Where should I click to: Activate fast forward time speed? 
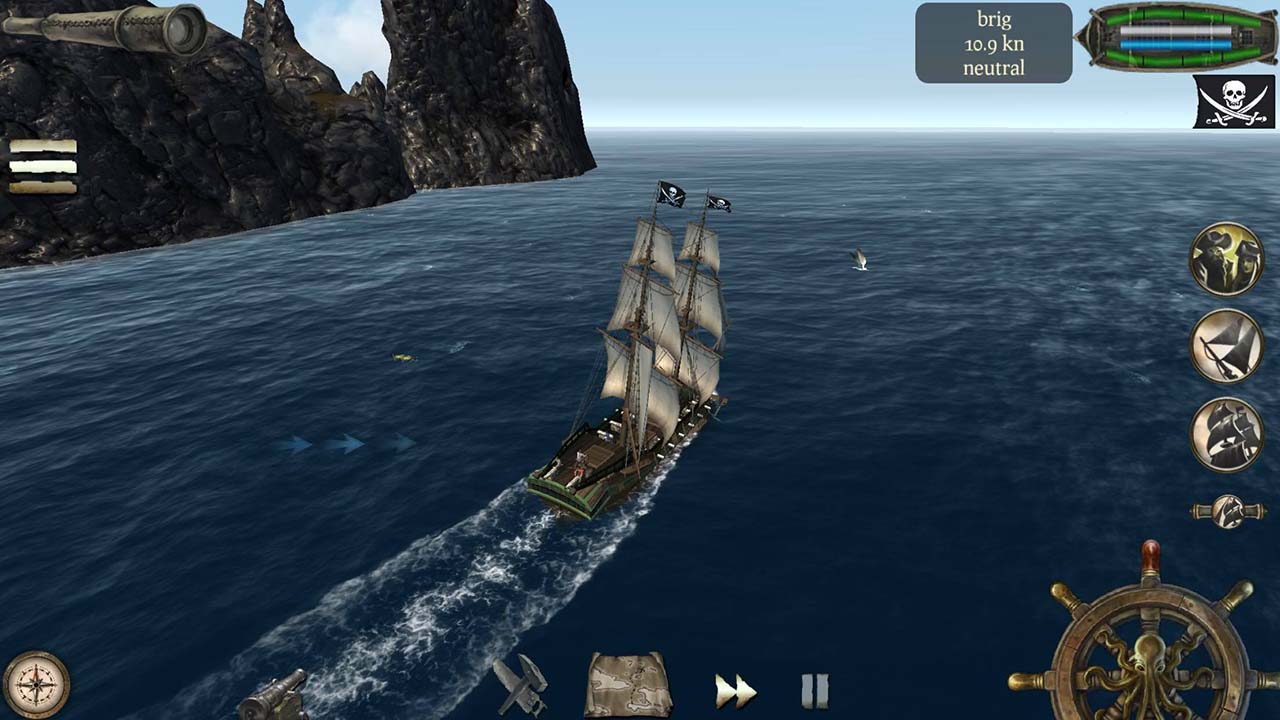pos(735,688)
